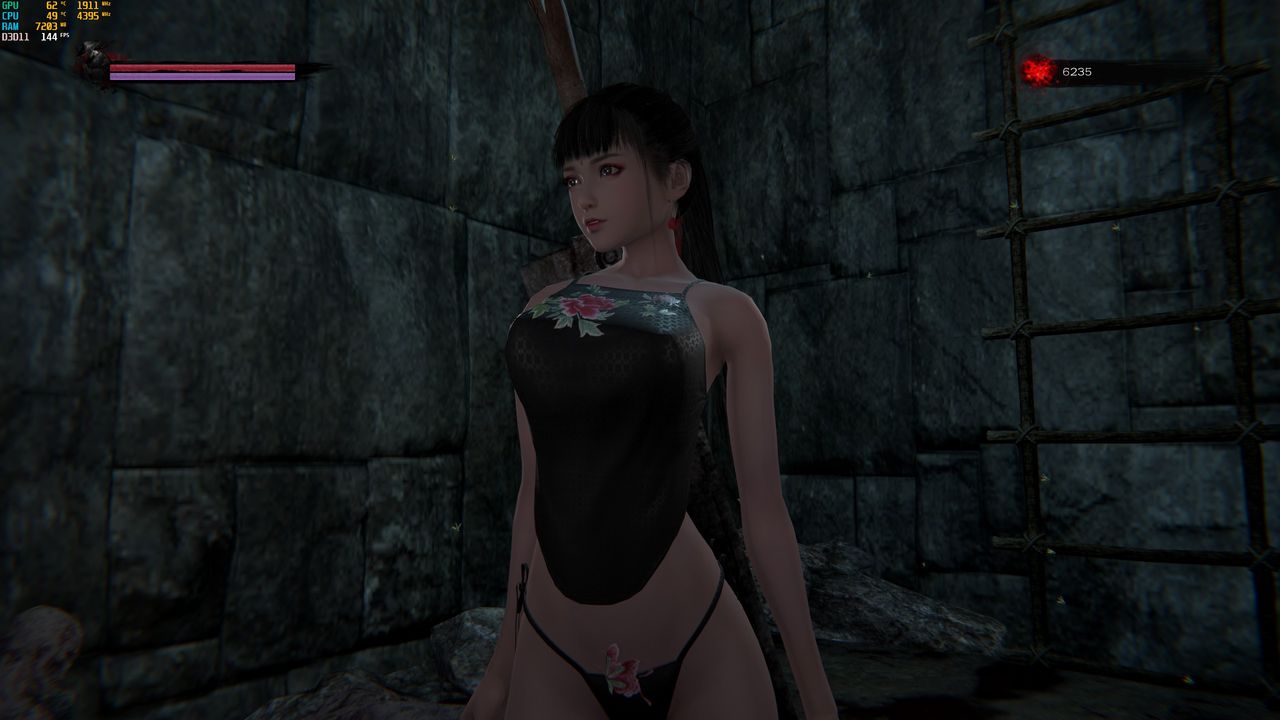Click the D3D11 API indicator
Image resolution: width=1280 pixels, height=720 pixels.
pyautogui.click(x=15, y=36)
